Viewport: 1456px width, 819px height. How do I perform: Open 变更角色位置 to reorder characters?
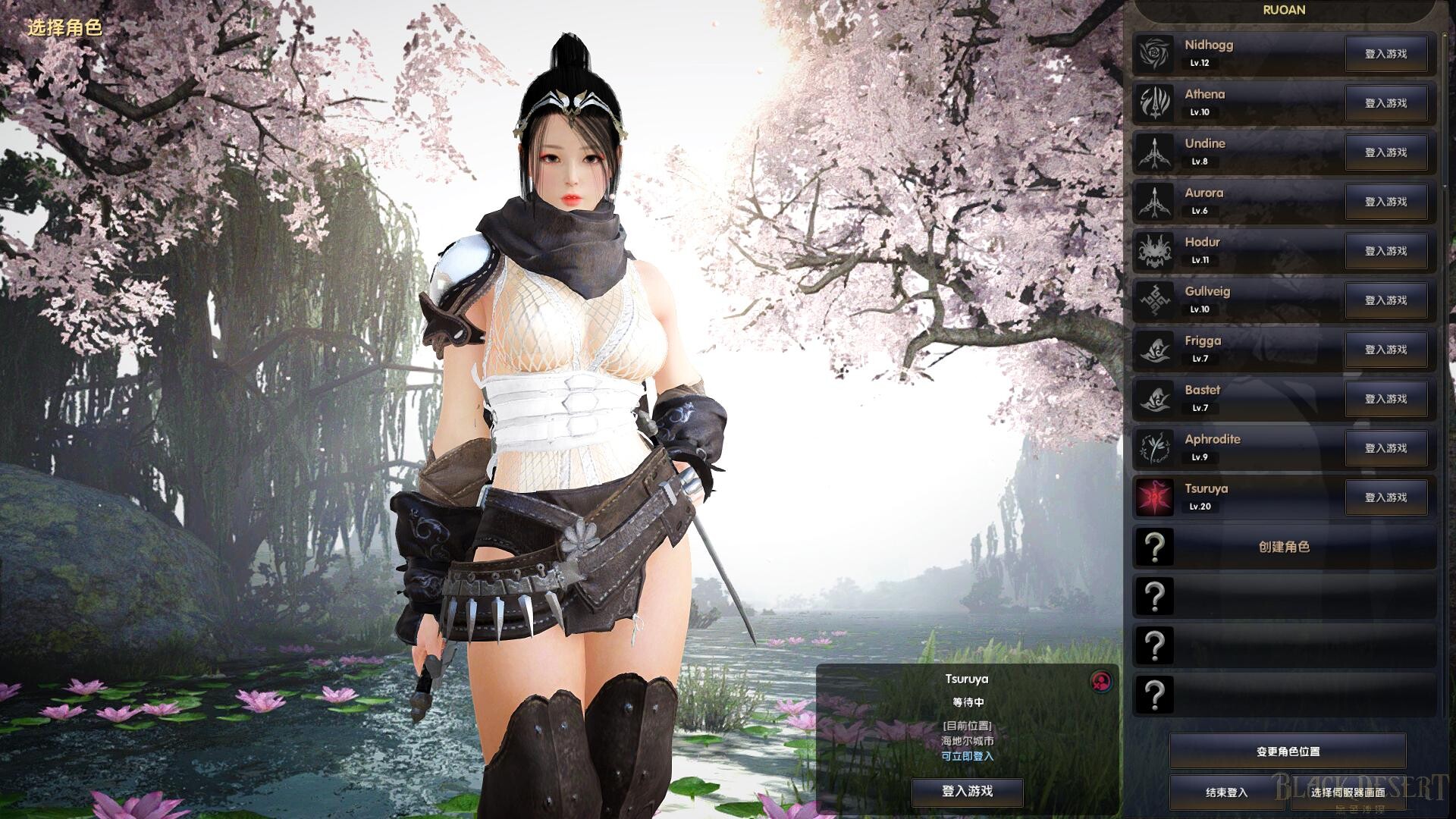coord(1288,752)
